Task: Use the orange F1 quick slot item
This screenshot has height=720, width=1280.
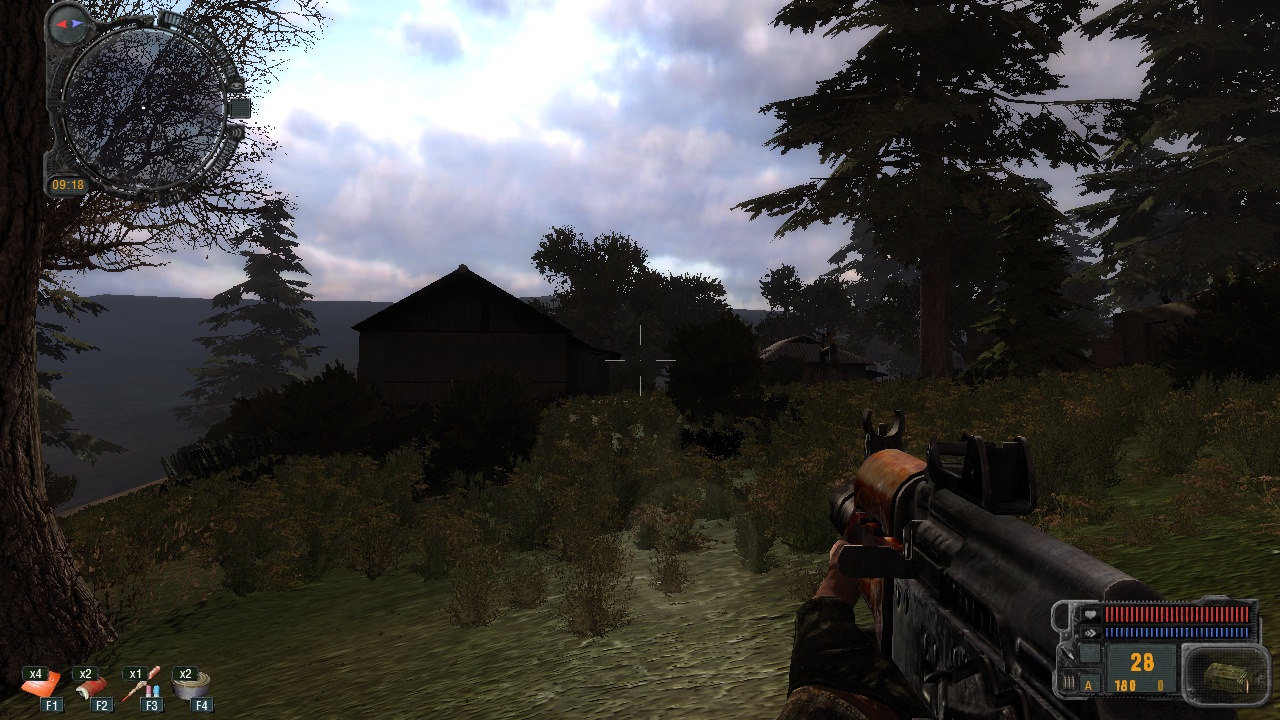Action: [42, 685]
